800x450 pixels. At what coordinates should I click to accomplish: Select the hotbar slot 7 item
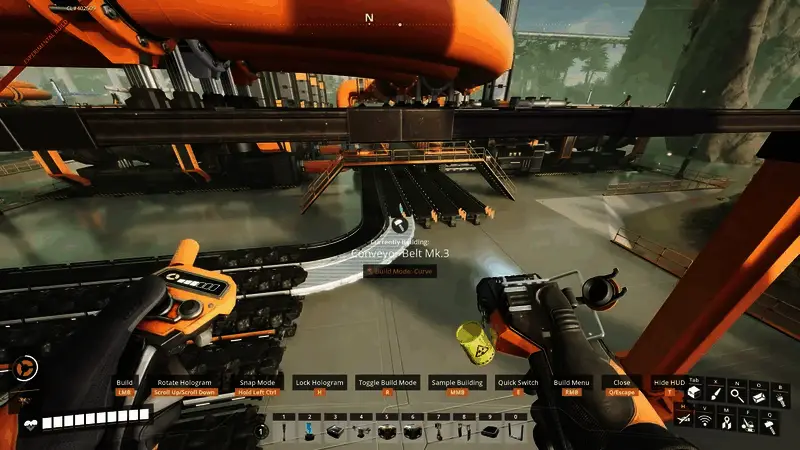[438, 432]
